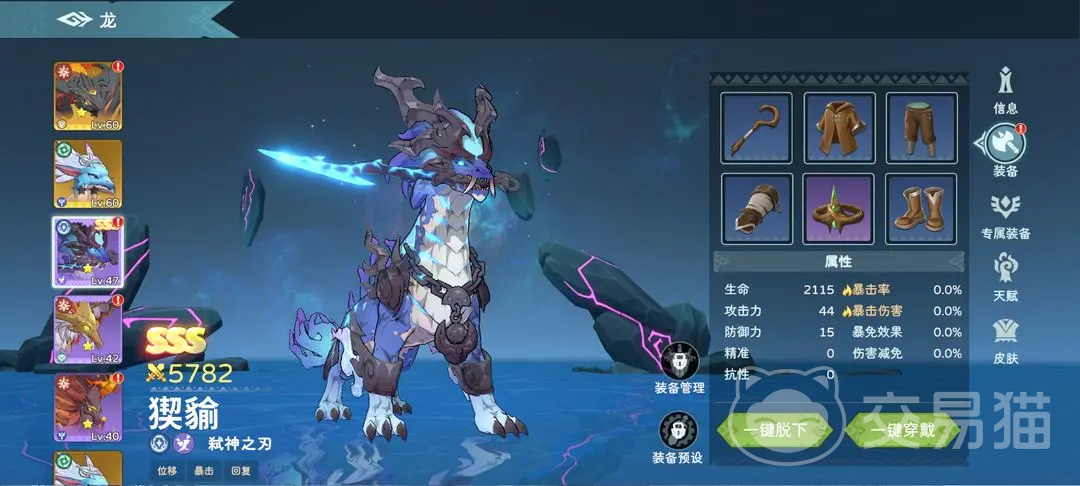Open the 皮肤 skin tab
The height and width of the screenshot is (486, 1080).
[x=1005, y=340]
